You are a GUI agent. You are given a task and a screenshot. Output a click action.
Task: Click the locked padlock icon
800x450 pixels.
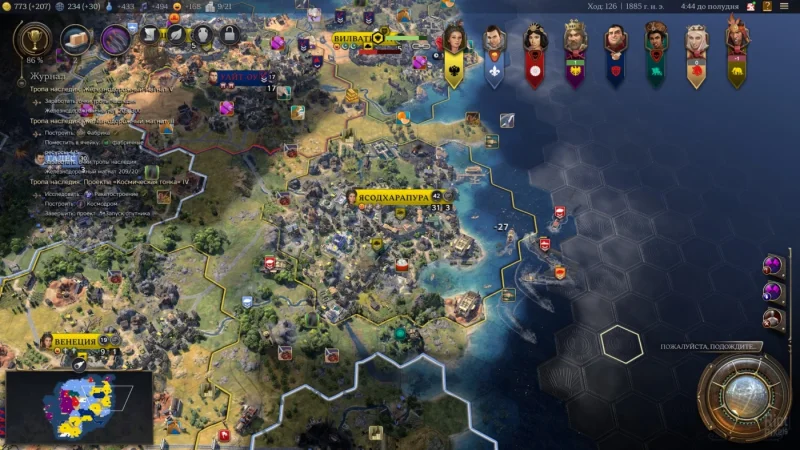point(228,36)
